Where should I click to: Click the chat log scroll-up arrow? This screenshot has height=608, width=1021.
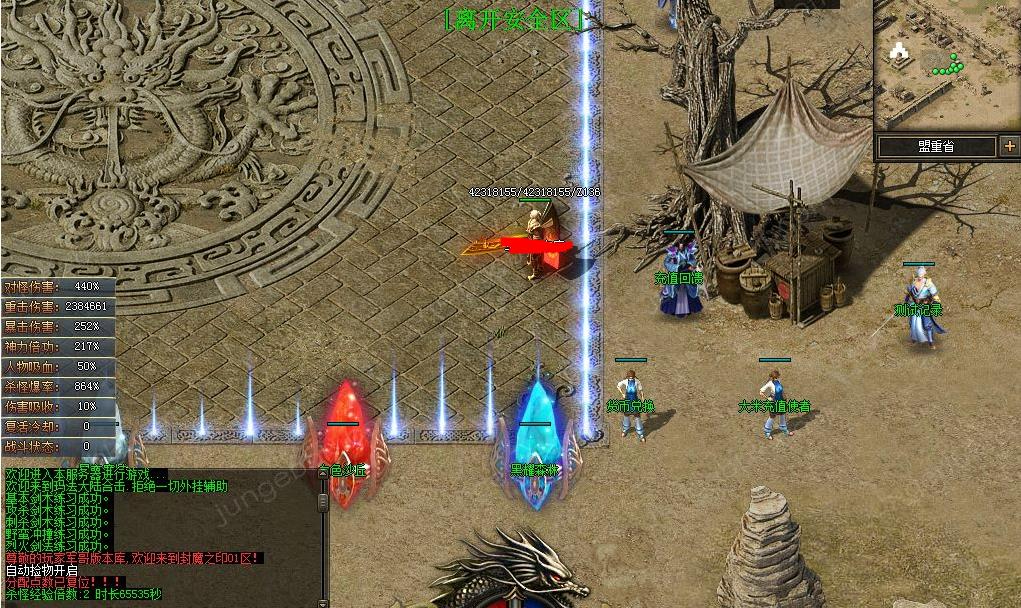[x=323, y=475]
